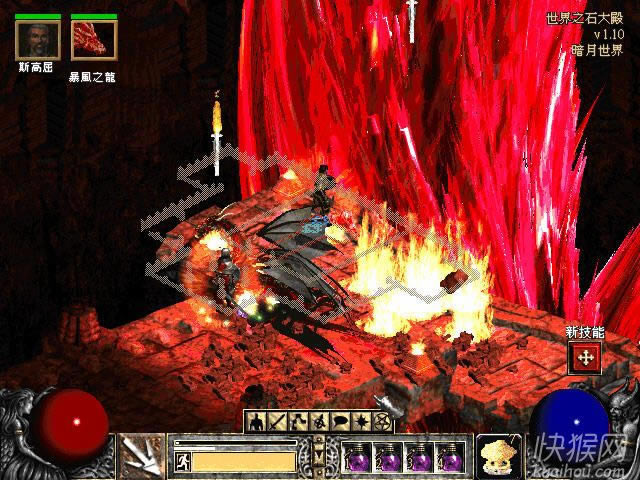The image size is (640, 480).
Task: Use the purple potion in belt slot 4
Action: [450, 457]
